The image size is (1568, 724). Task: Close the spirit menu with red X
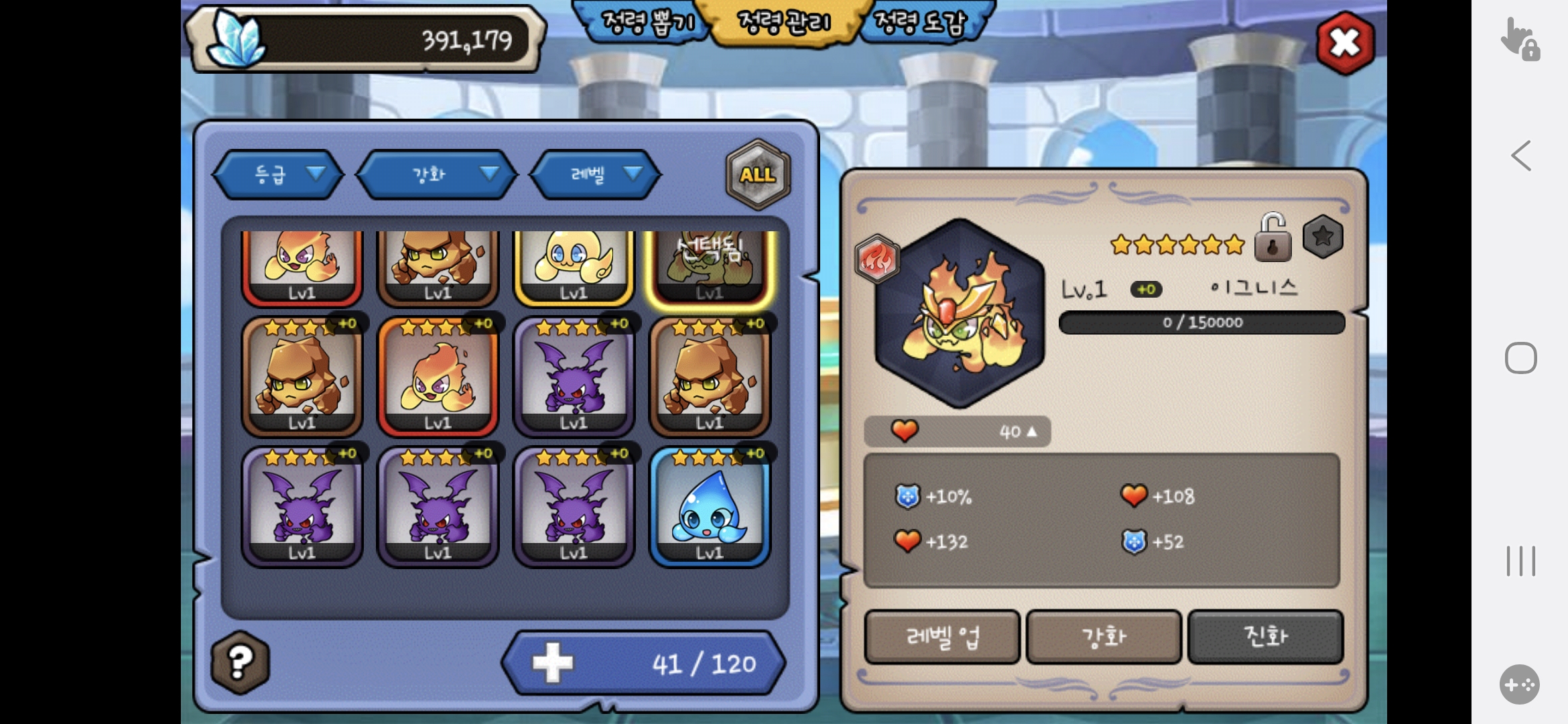(x=1345, y=43)
